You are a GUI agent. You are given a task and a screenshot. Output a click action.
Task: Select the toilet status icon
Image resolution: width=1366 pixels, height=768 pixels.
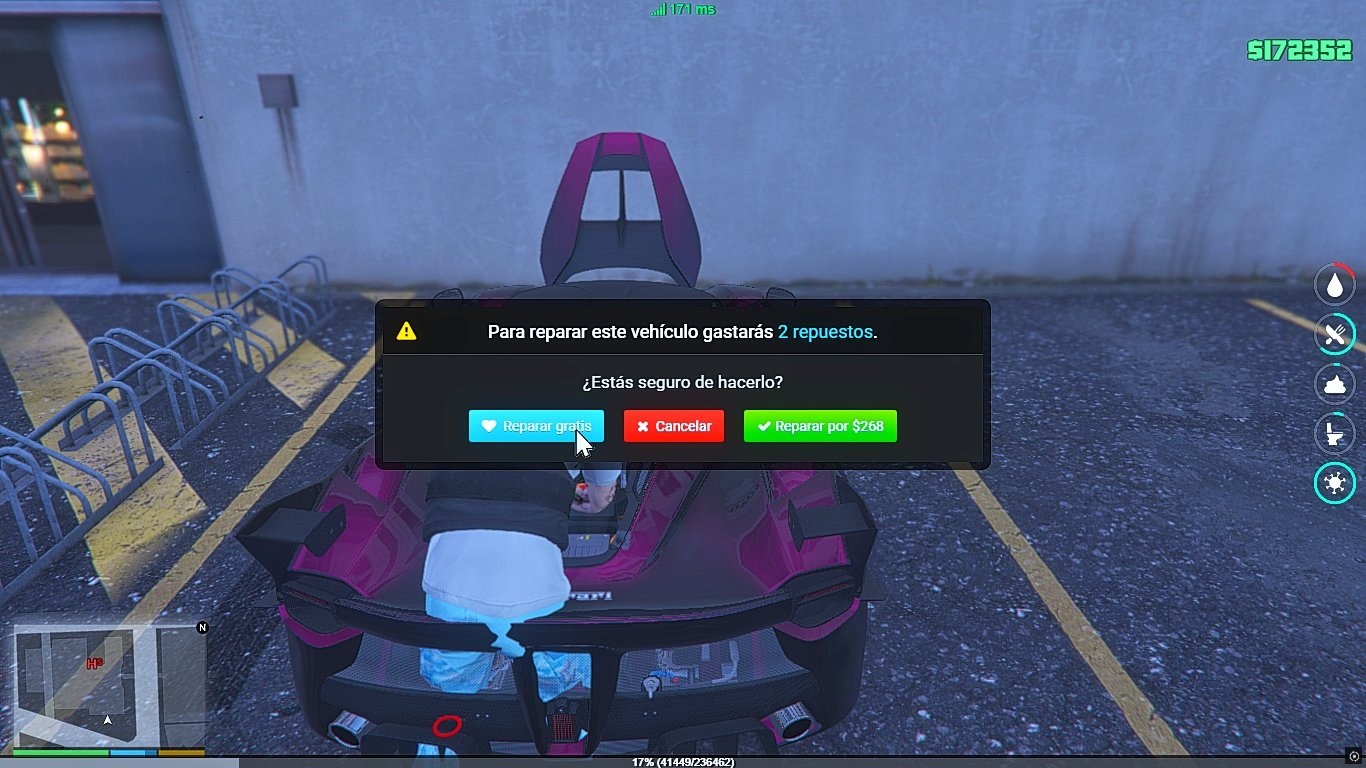[1334, 434]
